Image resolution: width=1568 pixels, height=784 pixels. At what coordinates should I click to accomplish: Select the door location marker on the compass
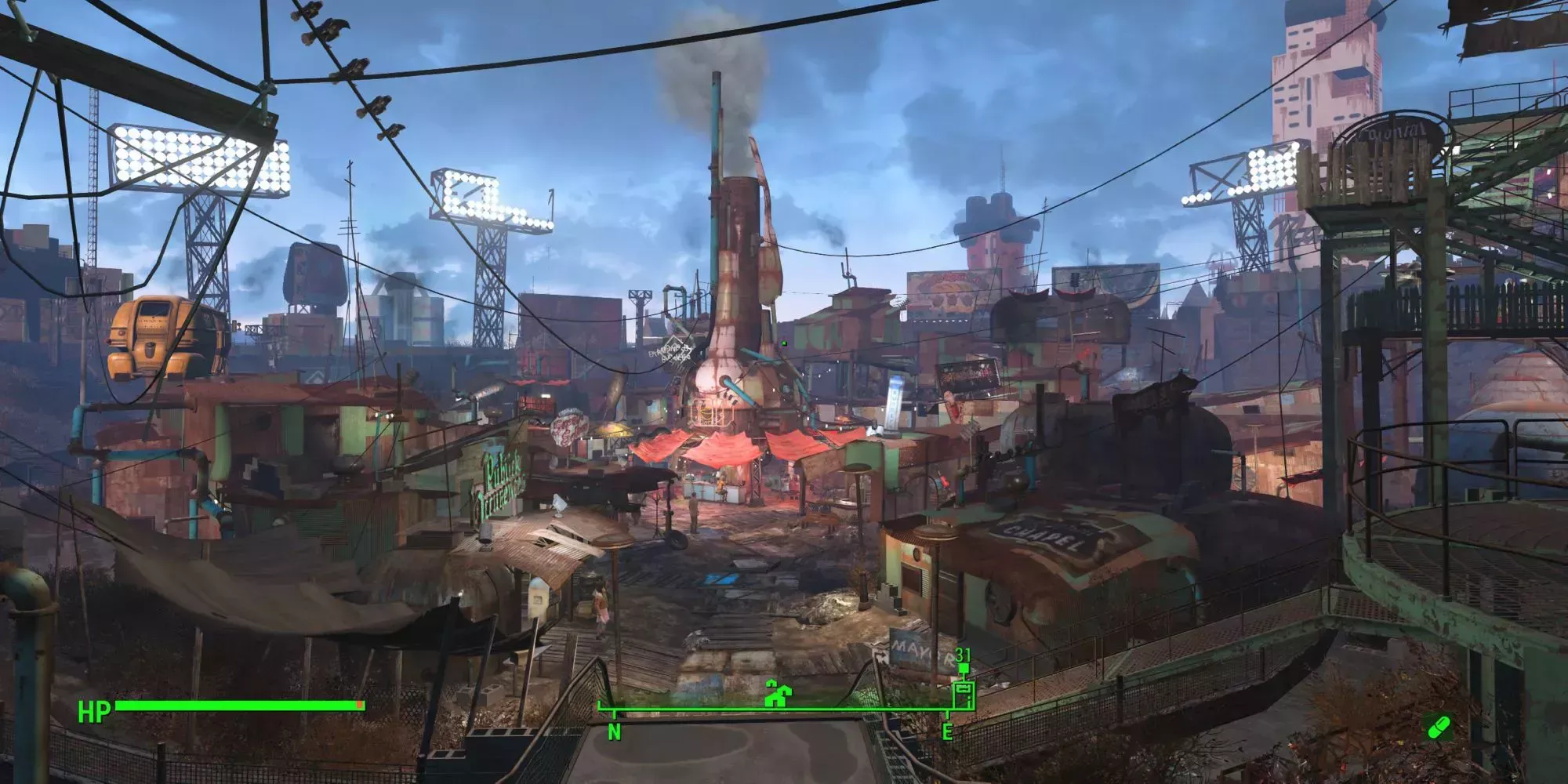pyautogui.click(x=963, y=695)
